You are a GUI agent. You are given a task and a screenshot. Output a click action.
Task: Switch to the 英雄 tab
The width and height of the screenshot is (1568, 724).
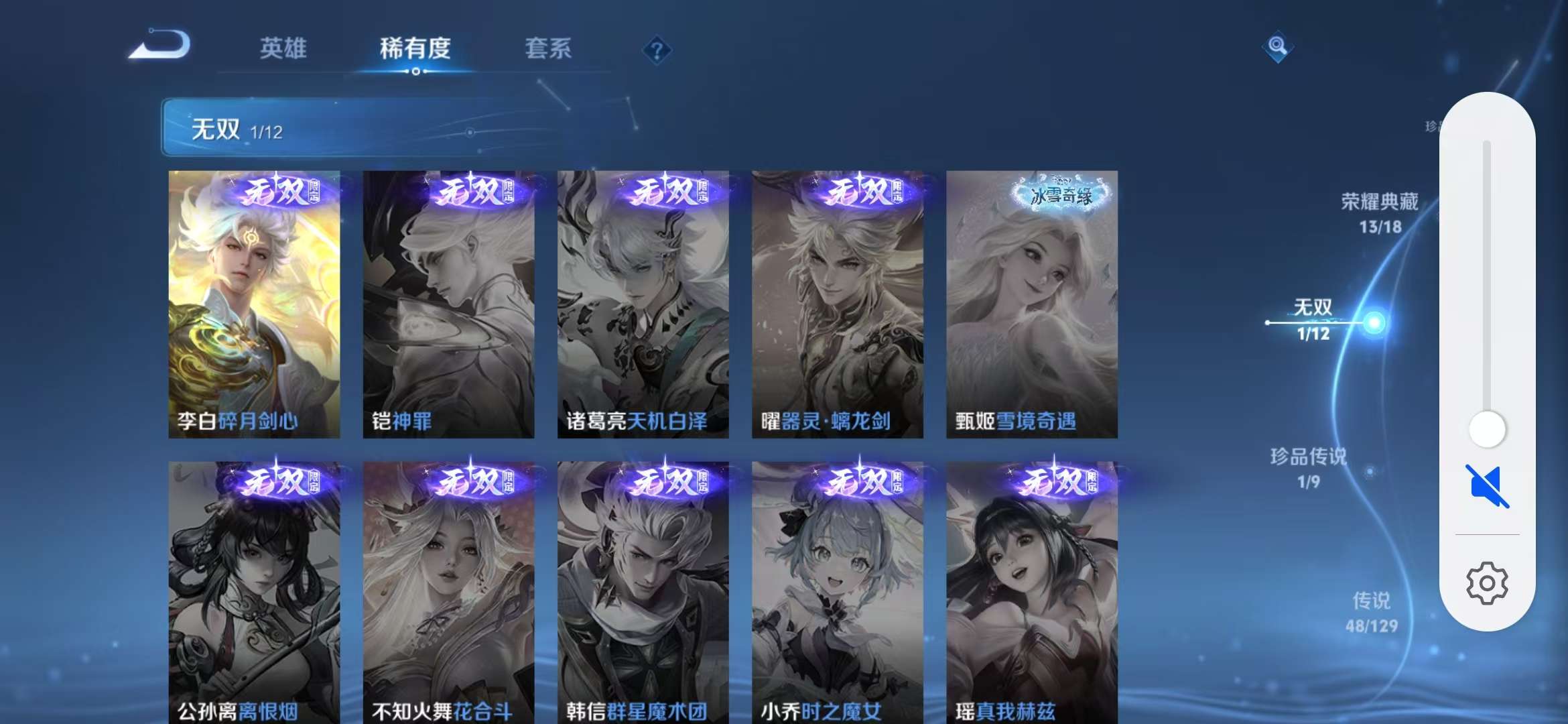click(x=283, y=48)
